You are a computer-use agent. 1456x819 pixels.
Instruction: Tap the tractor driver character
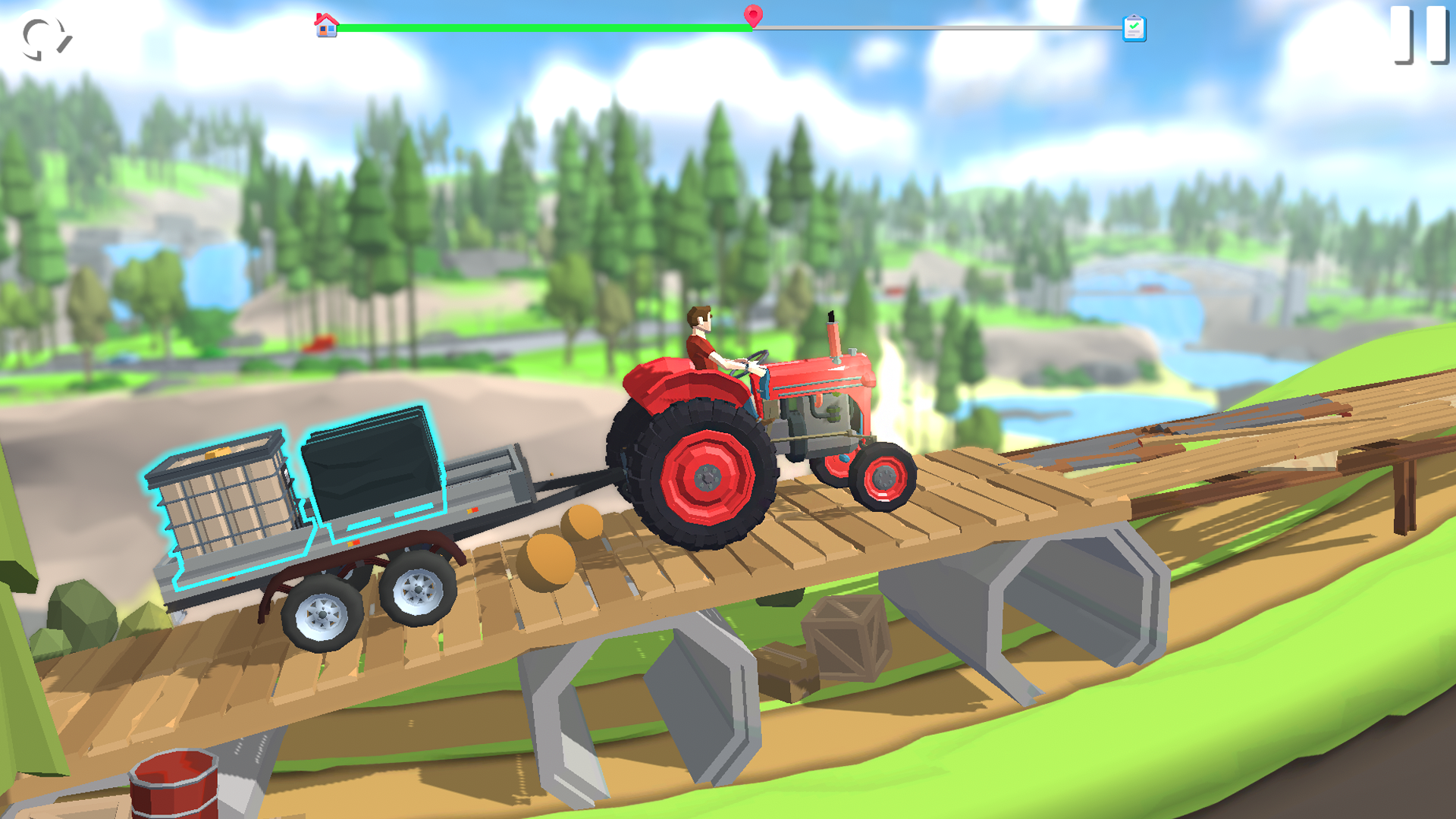[701, 341]
